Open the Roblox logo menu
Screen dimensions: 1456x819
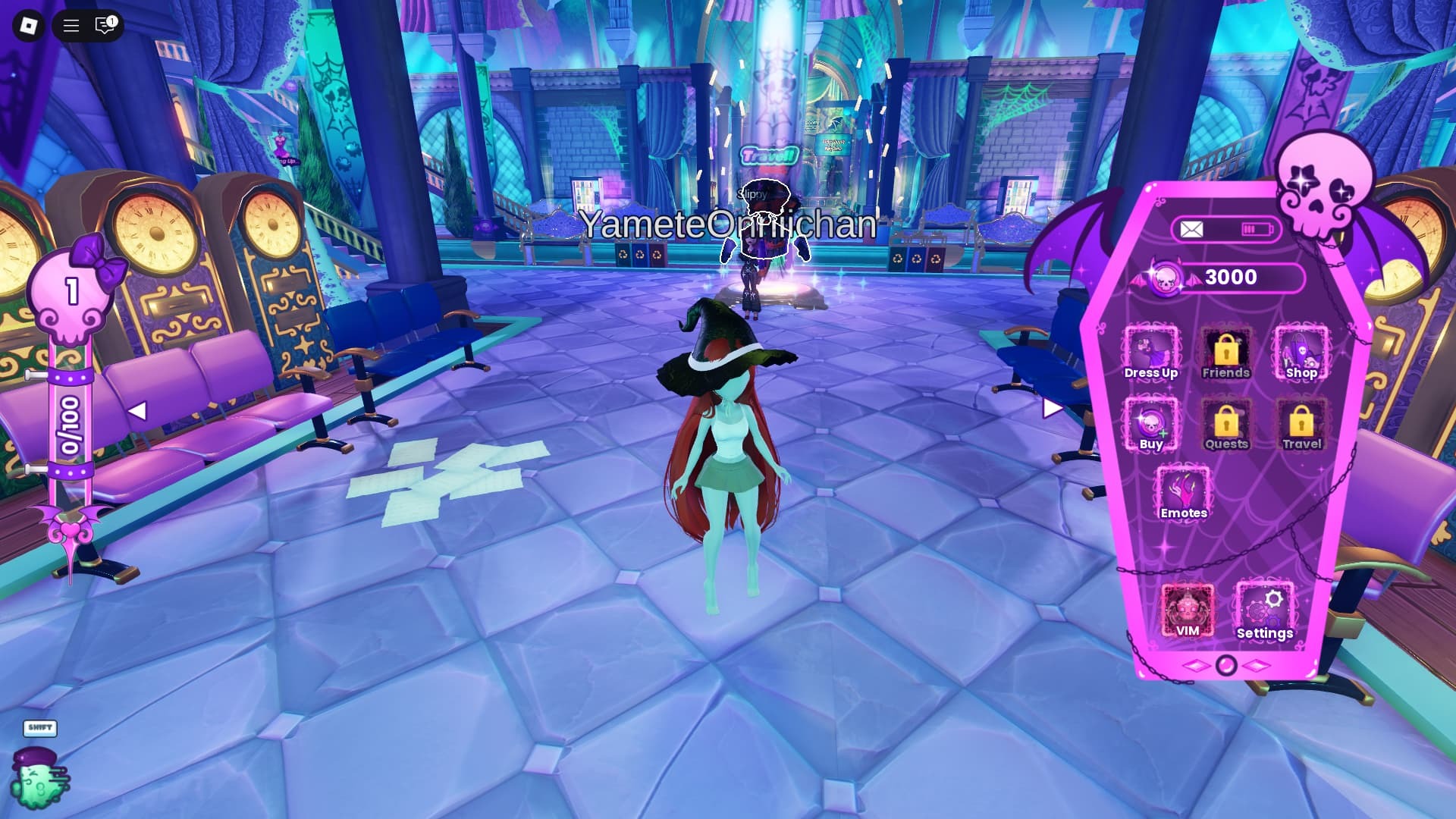(29, 26)
